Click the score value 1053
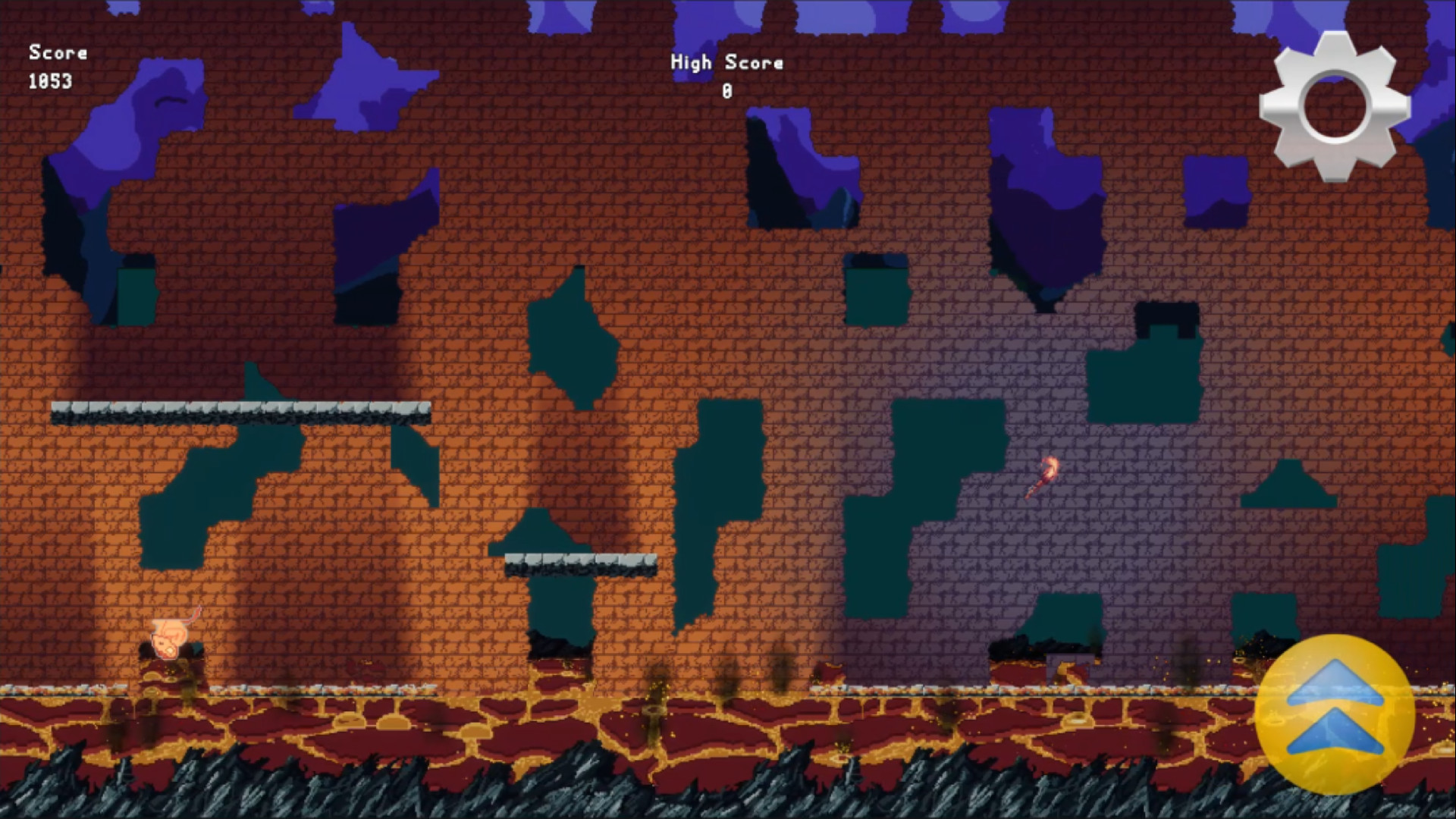The image size is (1456, 819). coord(49,80)
